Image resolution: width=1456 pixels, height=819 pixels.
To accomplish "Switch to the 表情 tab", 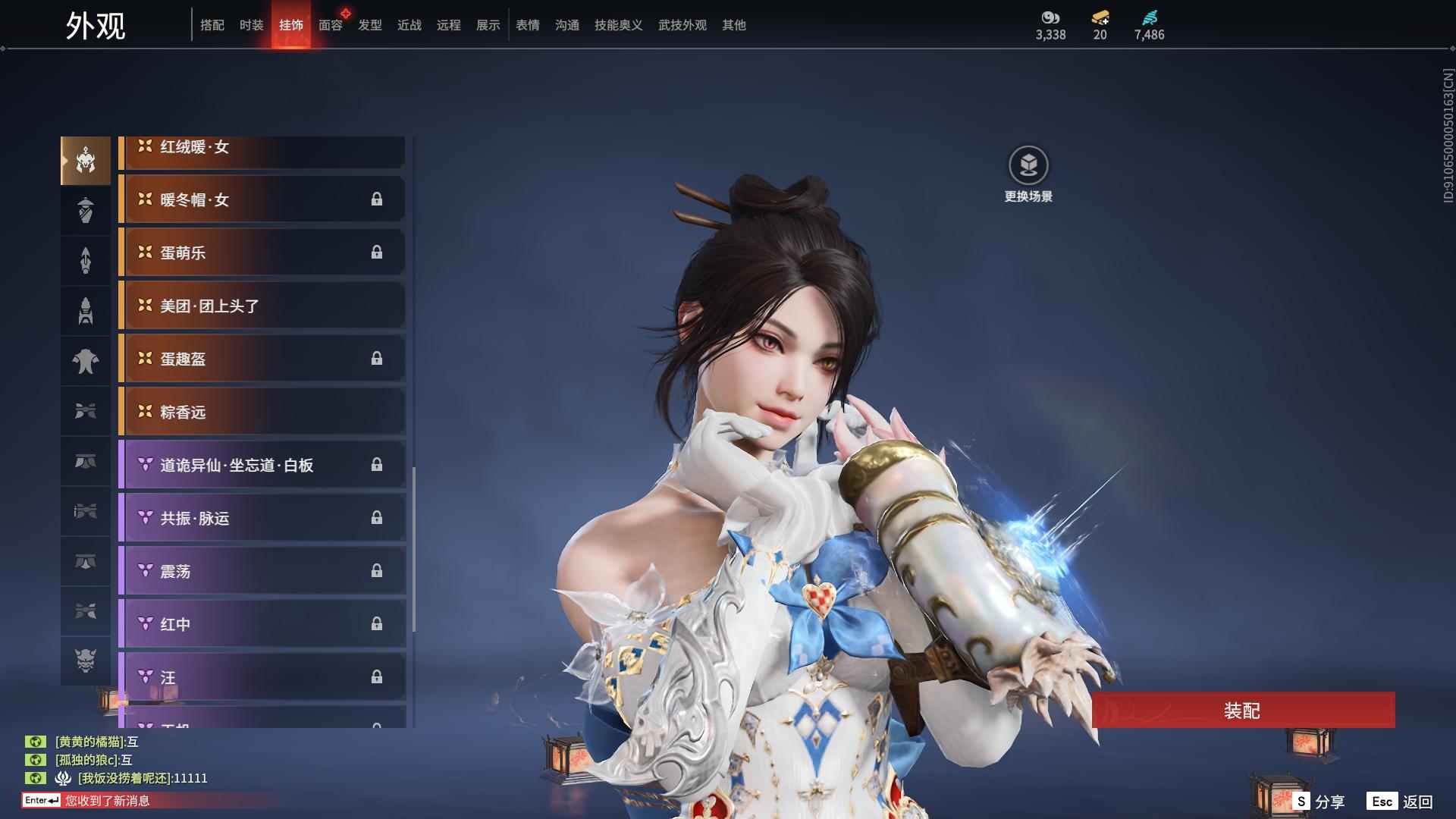I will 527,25.
